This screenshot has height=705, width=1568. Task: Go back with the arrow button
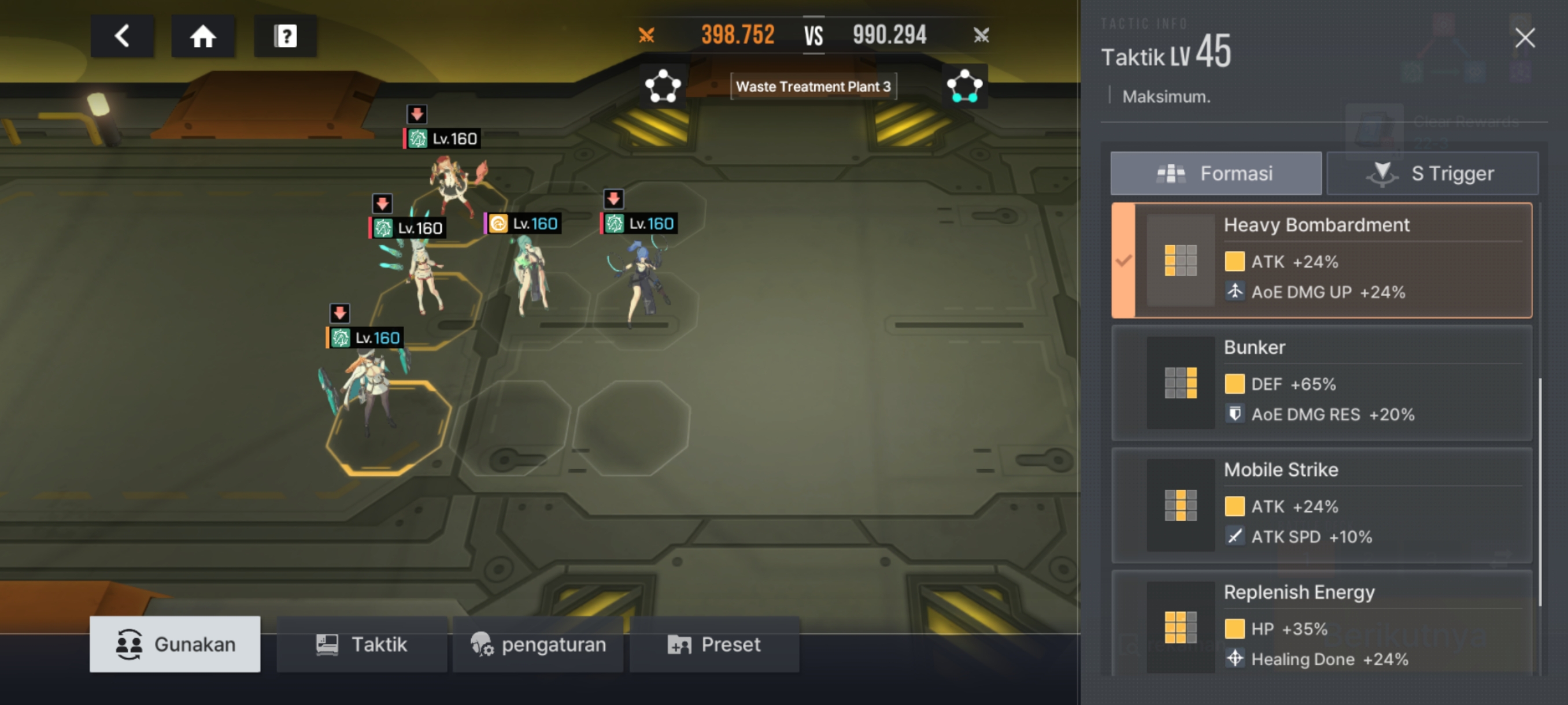(x=122, y=36)
